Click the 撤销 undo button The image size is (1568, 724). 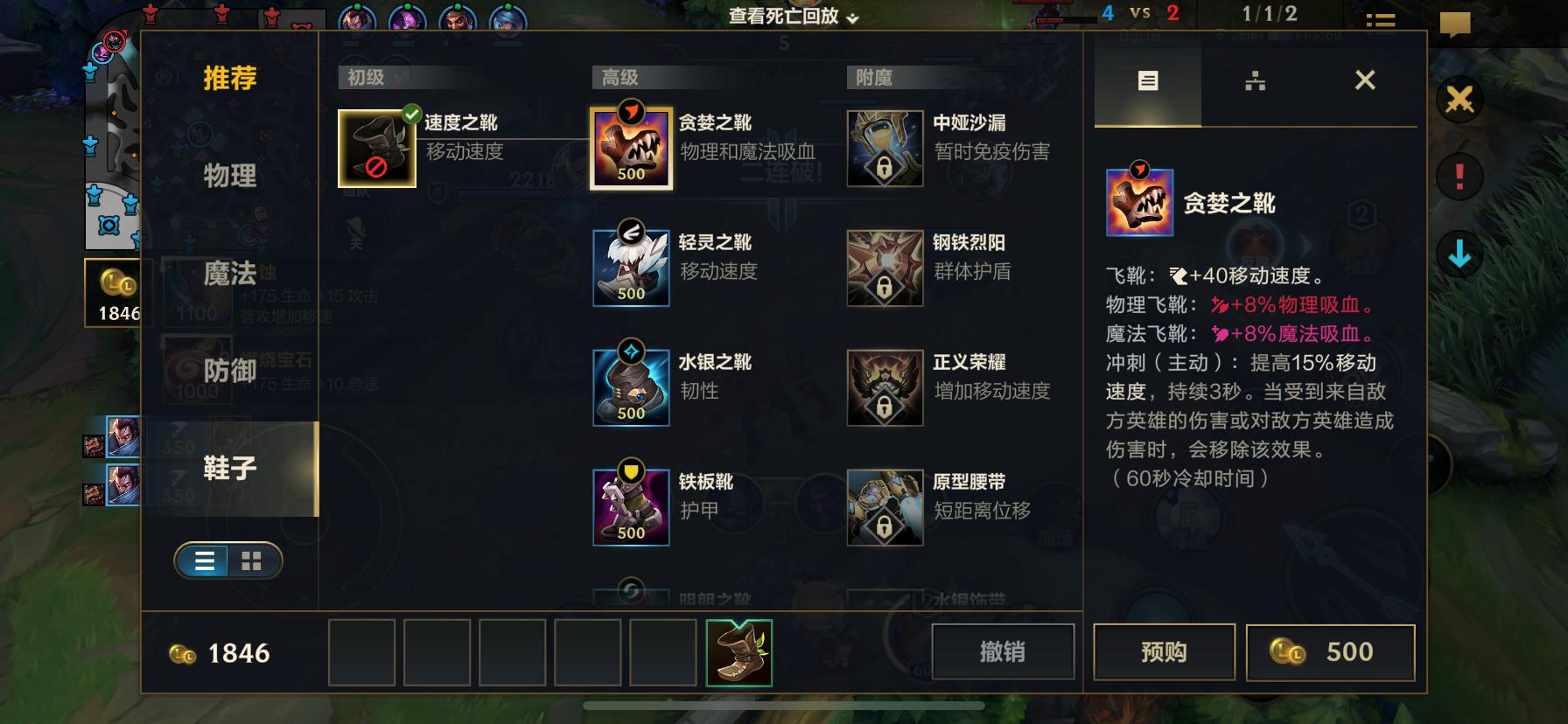pos(1003,651)
